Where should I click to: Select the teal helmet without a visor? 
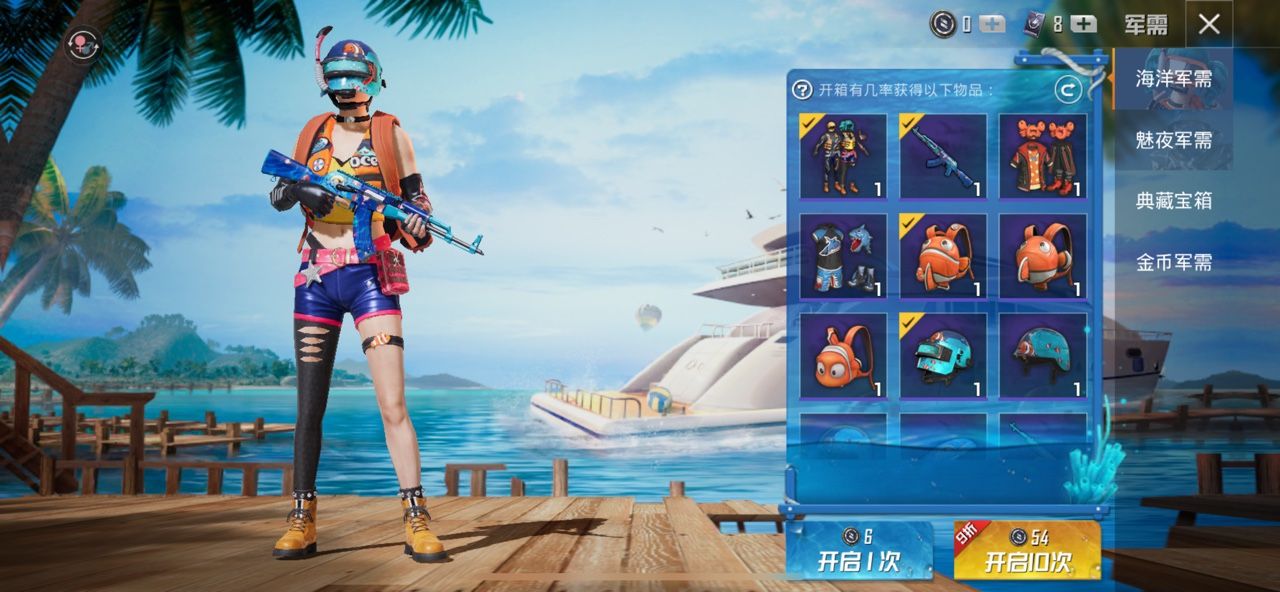(1043, 356)
